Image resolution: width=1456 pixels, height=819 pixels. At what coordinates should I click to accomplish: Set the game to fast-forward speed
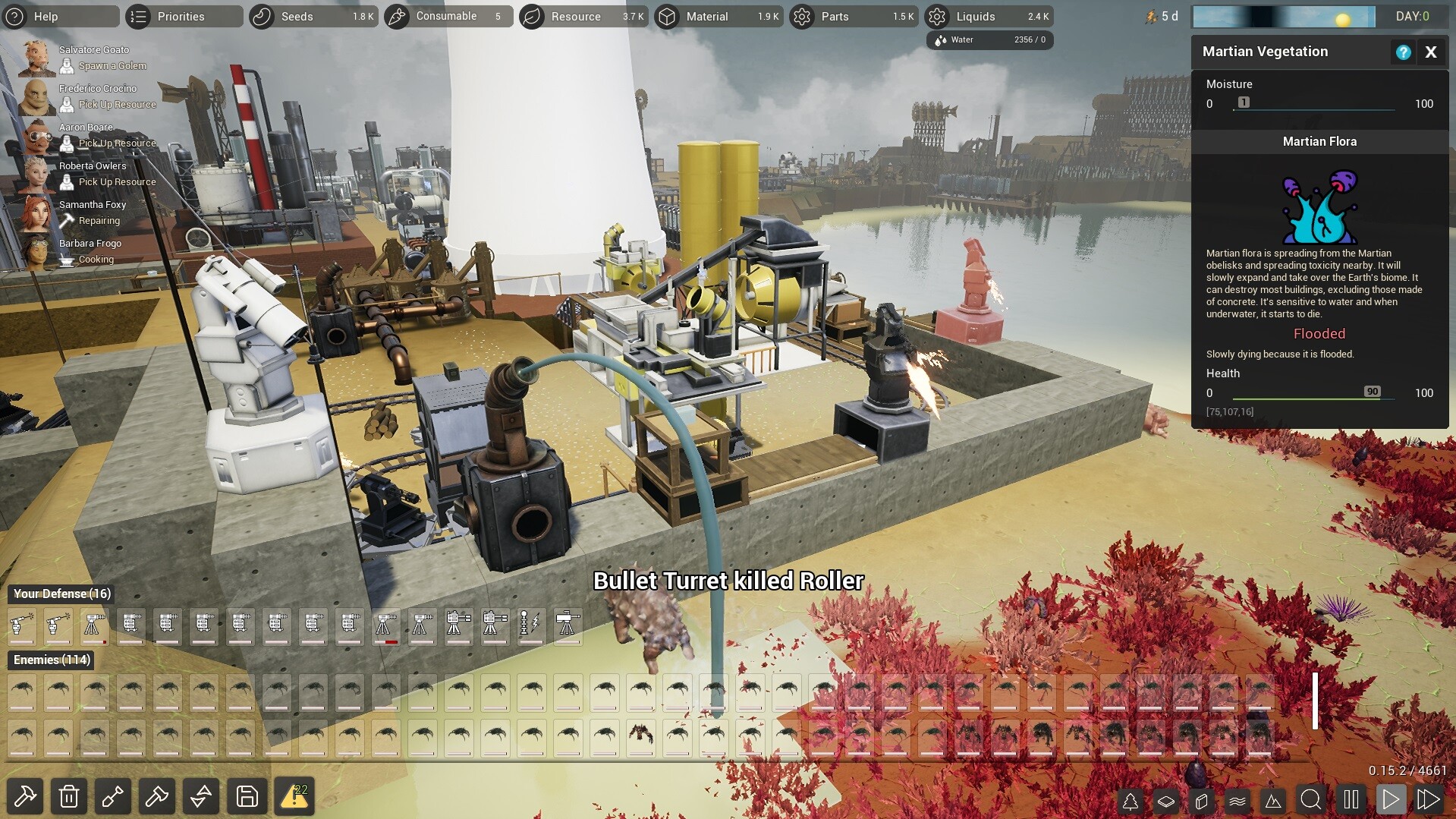[1428, 799]
